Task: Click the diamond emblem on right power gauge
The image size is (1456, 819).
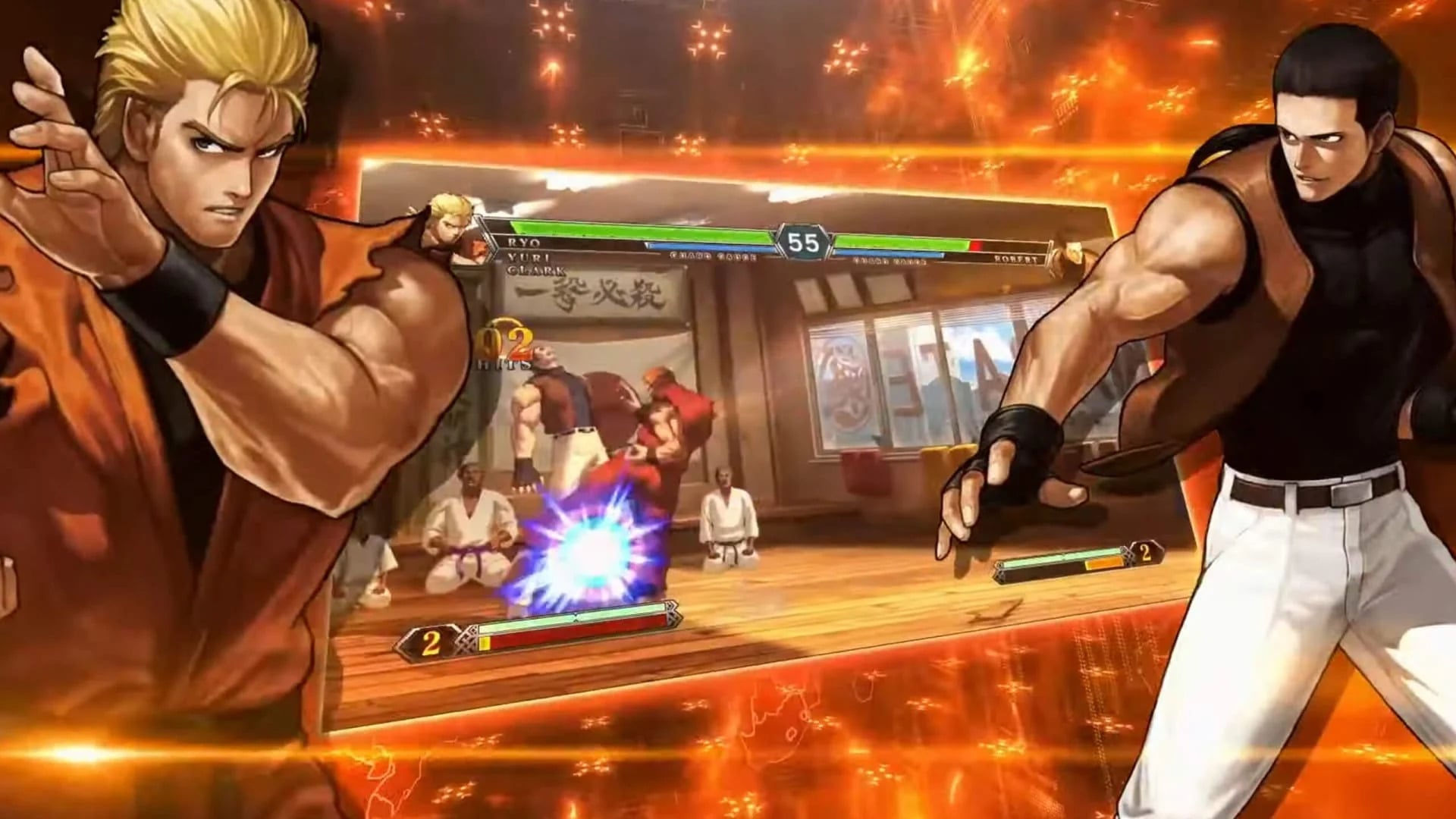Action: pos(1128,557)
